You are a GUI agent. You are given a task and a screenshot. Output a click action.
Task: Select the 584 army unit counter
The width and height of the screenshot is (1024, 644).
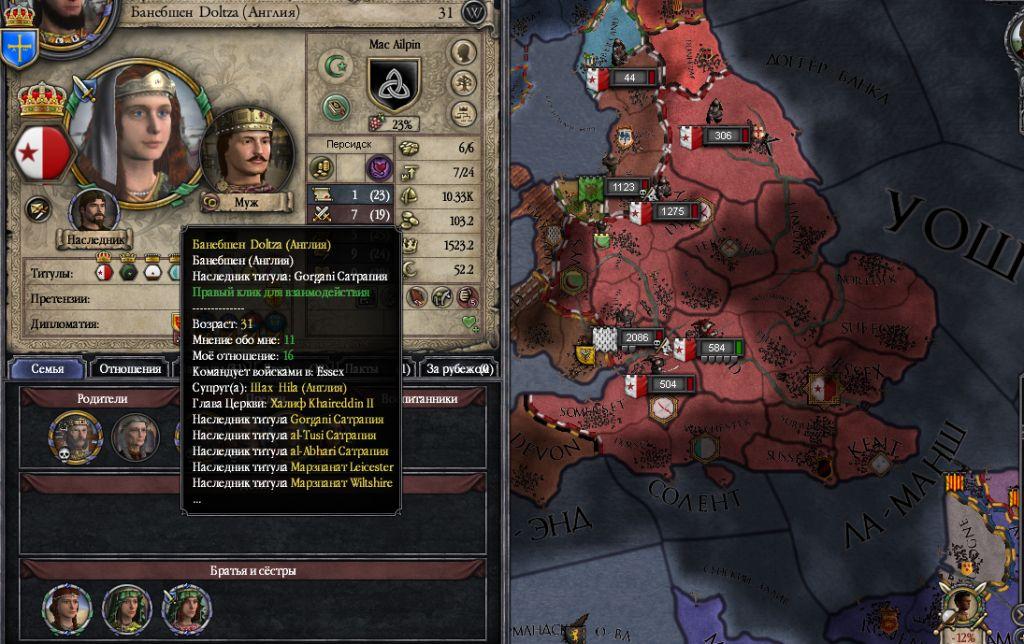click(714, 348)
